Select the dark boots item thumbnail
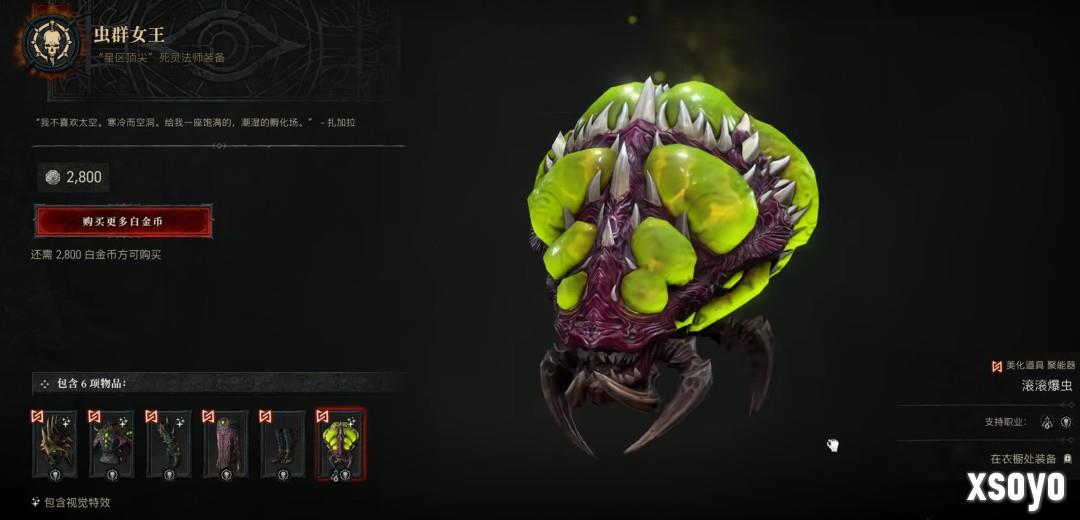This screenshot has width=1080, height=520. point(283,445)
